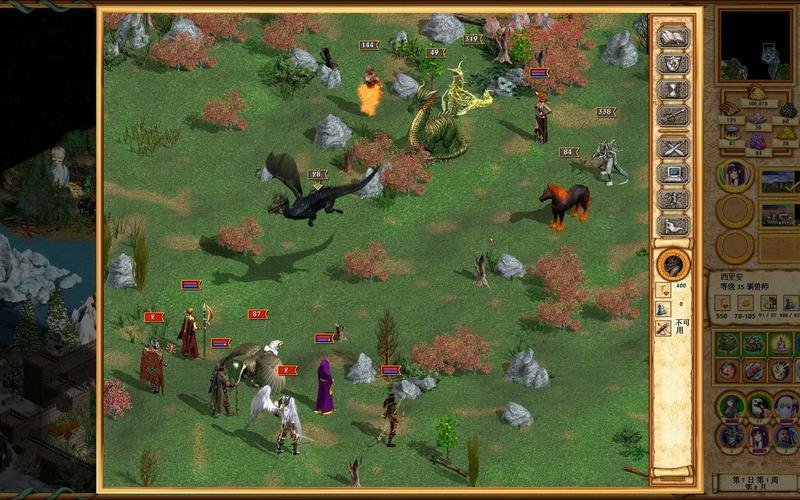Surrender using the white flag button
Screen dimensions: 800x500
coord(673,226)
